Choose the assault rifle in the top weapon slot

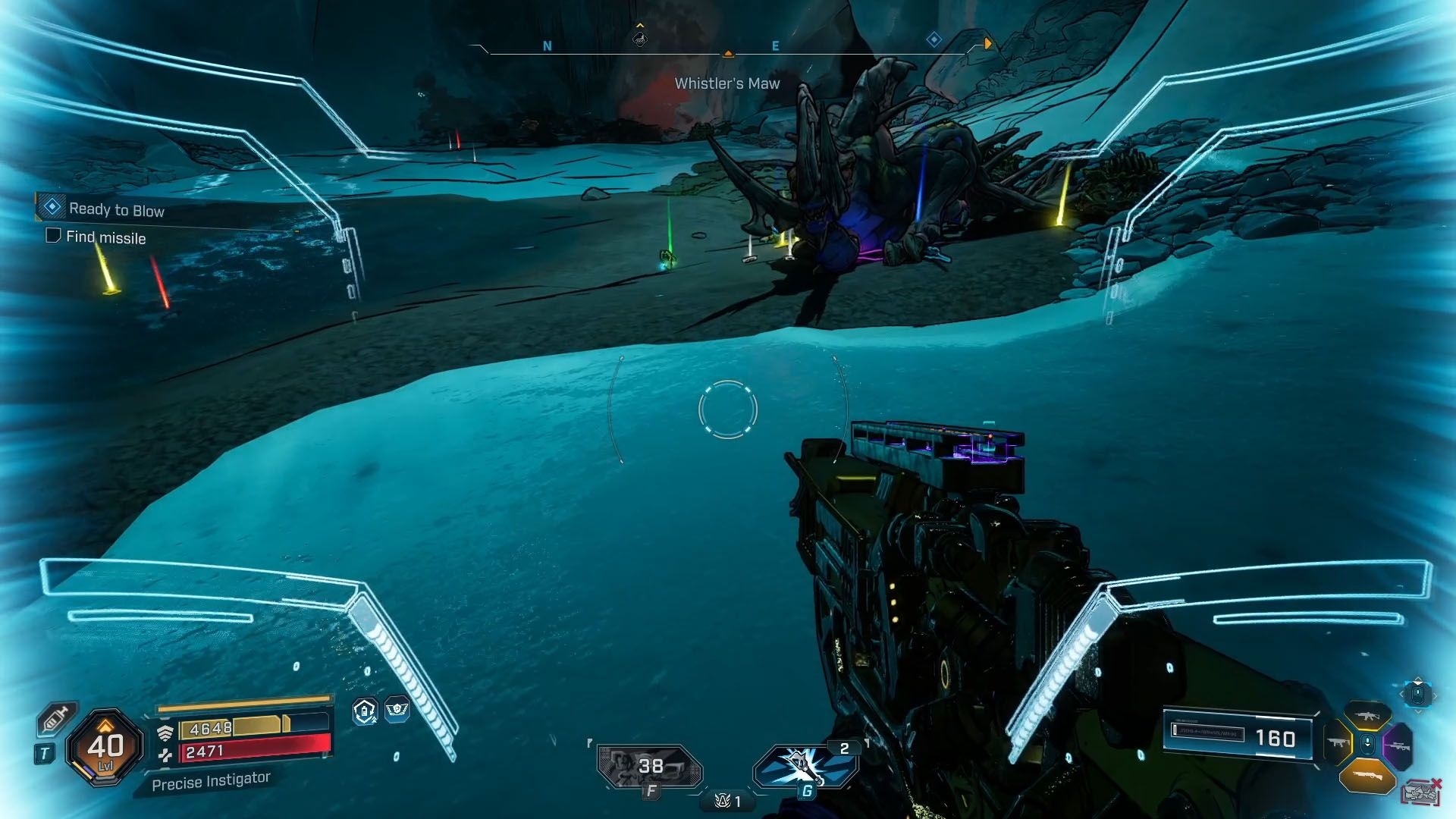1367,716
